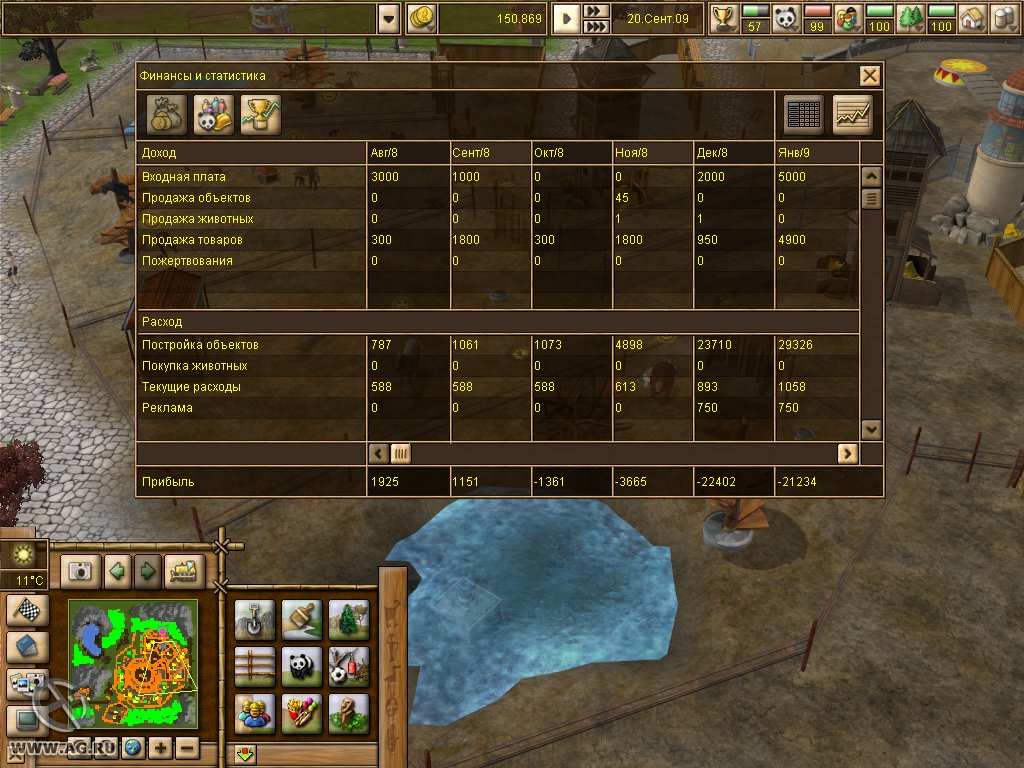Click the minimap park overview
The image size is (1024, 768).
133,665
